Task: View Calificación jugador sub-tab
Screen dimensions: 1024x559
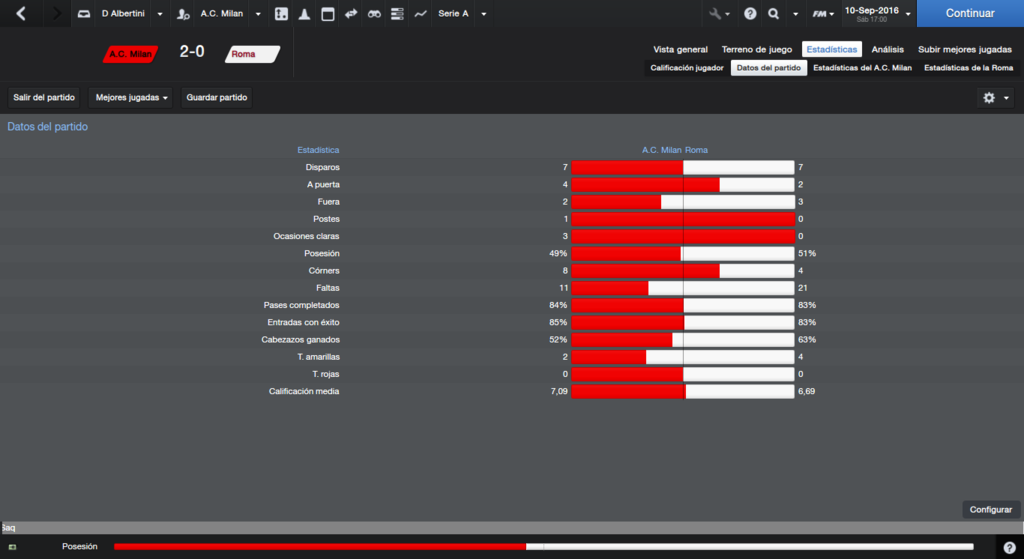Action: [x=686, y=68]
